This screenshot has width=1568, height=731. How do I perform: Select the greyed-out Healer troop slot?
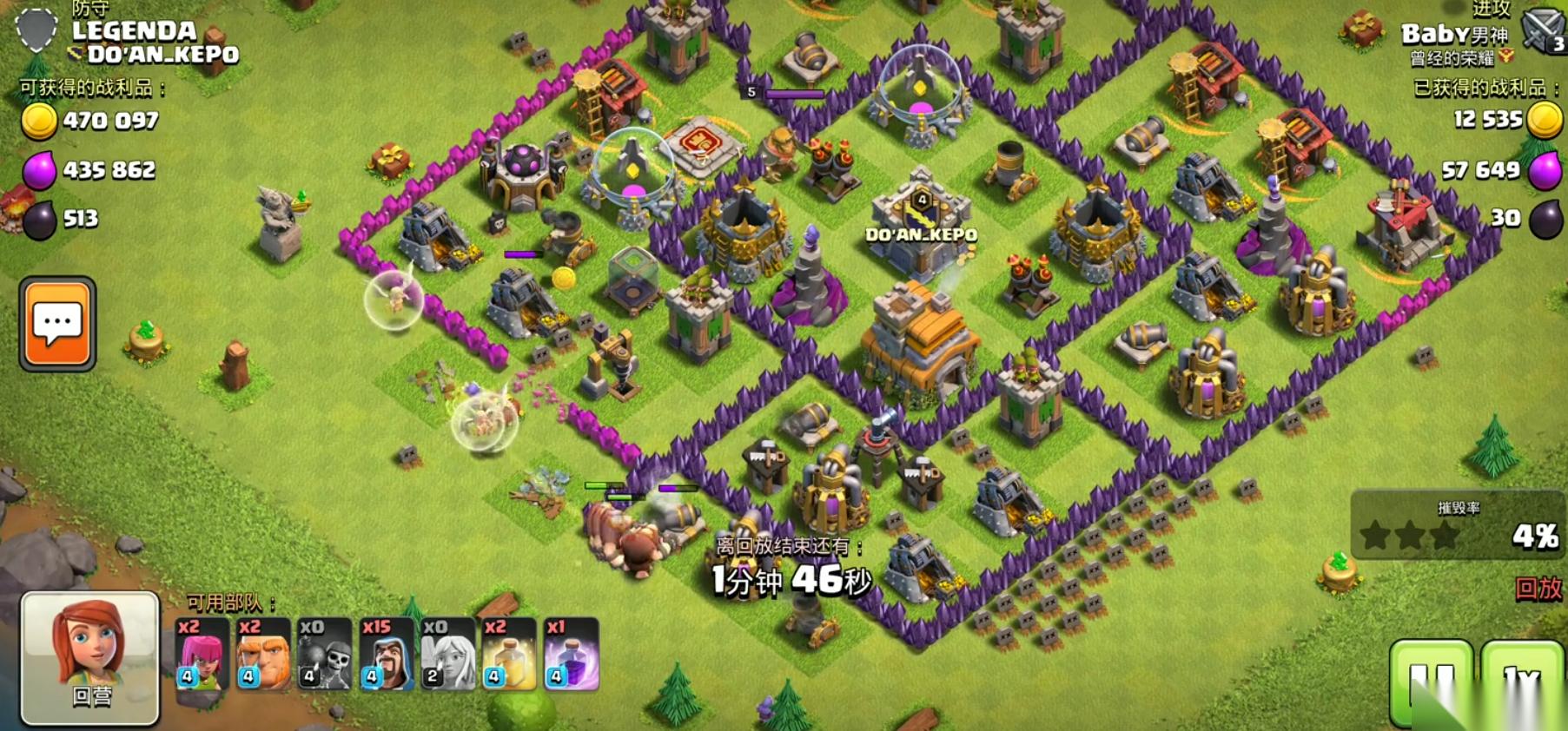448,655
